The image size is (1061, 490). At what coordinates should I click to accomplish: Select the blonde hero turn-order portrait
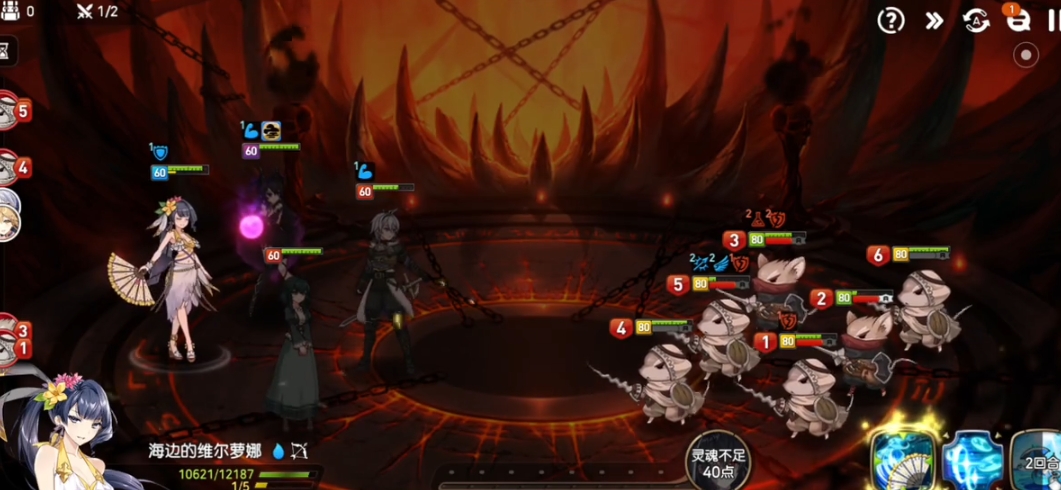click(8, 215)
